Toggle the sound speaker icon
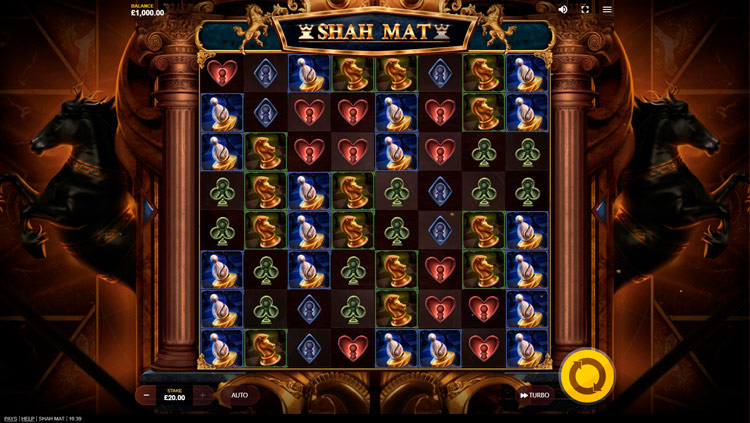 (563, 9)
